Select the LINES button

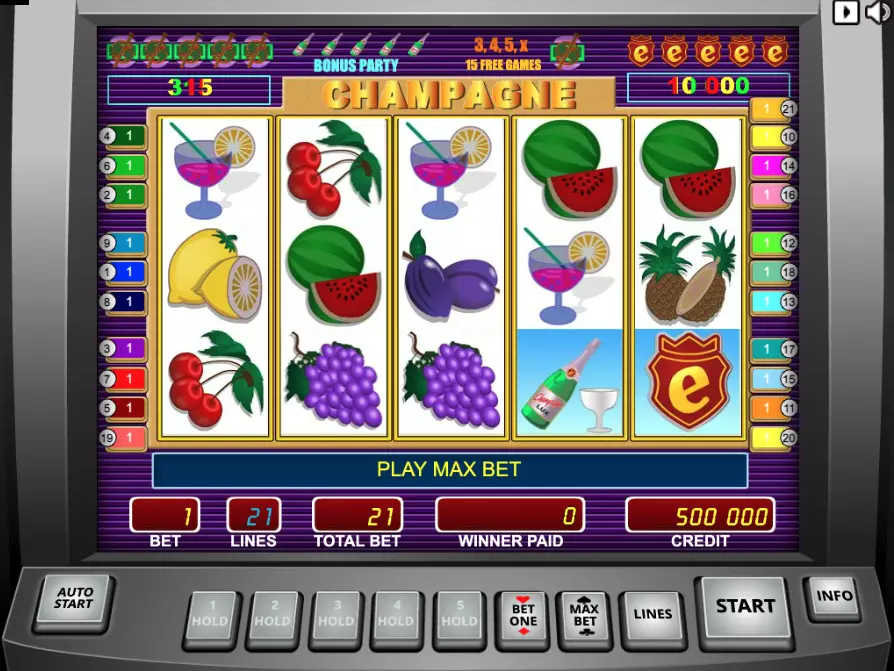coord(652,615)
